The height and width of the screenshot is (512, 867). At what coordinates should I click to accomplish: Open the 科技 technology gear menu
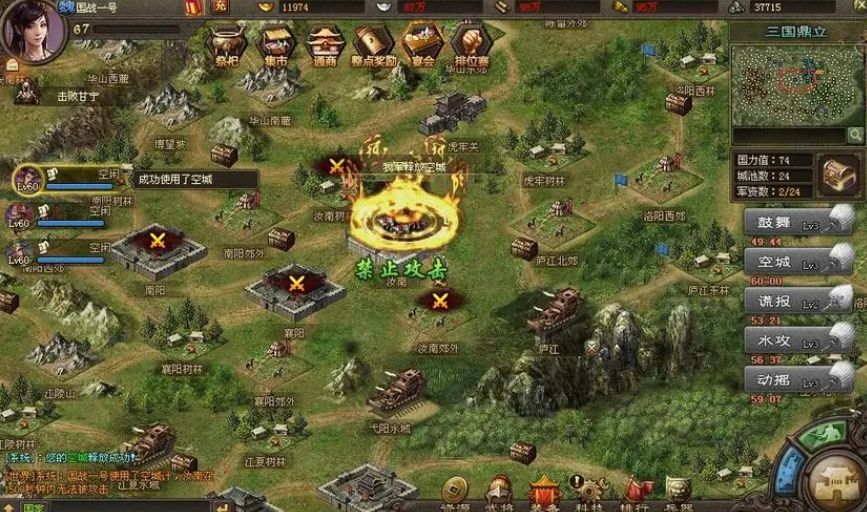tap(588, 490)
